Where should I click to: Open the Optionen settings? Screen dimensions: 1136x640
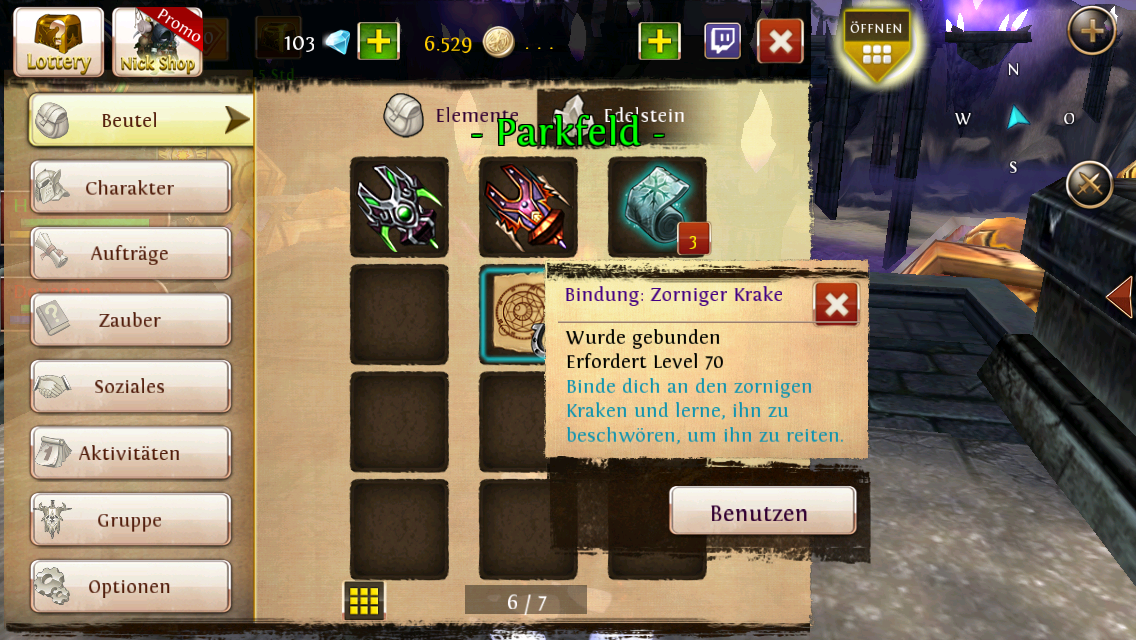(x=130, y=587)
